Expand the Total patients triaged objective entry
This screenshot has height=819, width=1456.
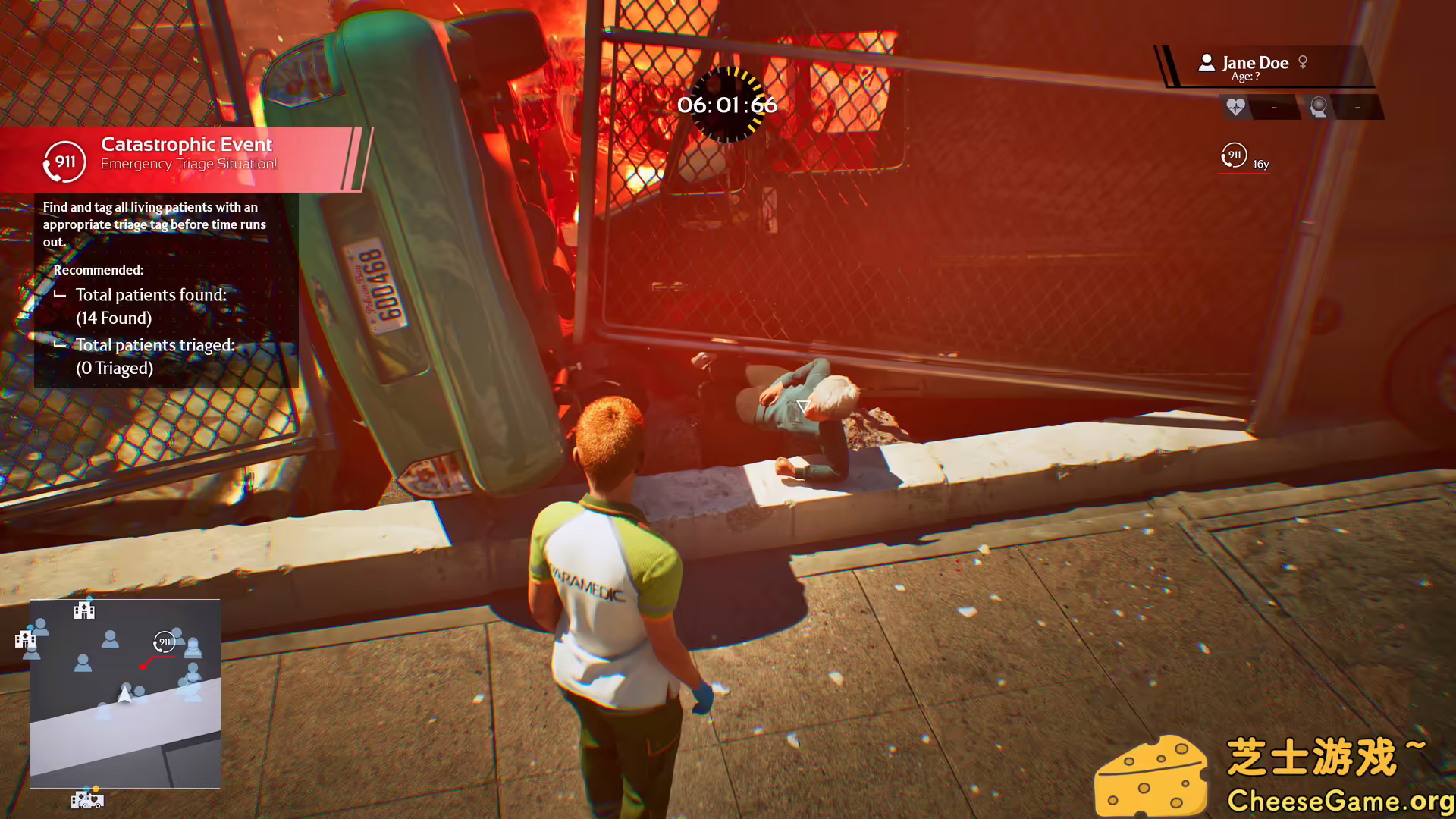coord(155,344)
